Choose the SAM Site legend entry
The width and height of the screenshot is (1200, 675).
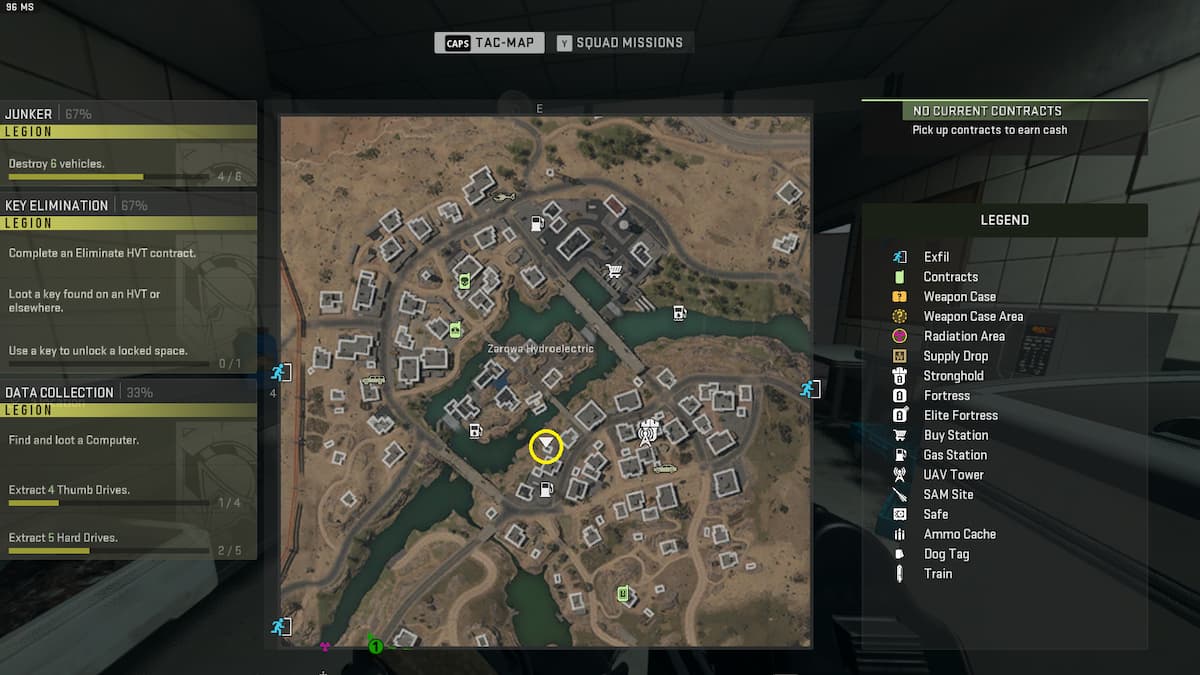pyautogui.click(x=948, y=494)
